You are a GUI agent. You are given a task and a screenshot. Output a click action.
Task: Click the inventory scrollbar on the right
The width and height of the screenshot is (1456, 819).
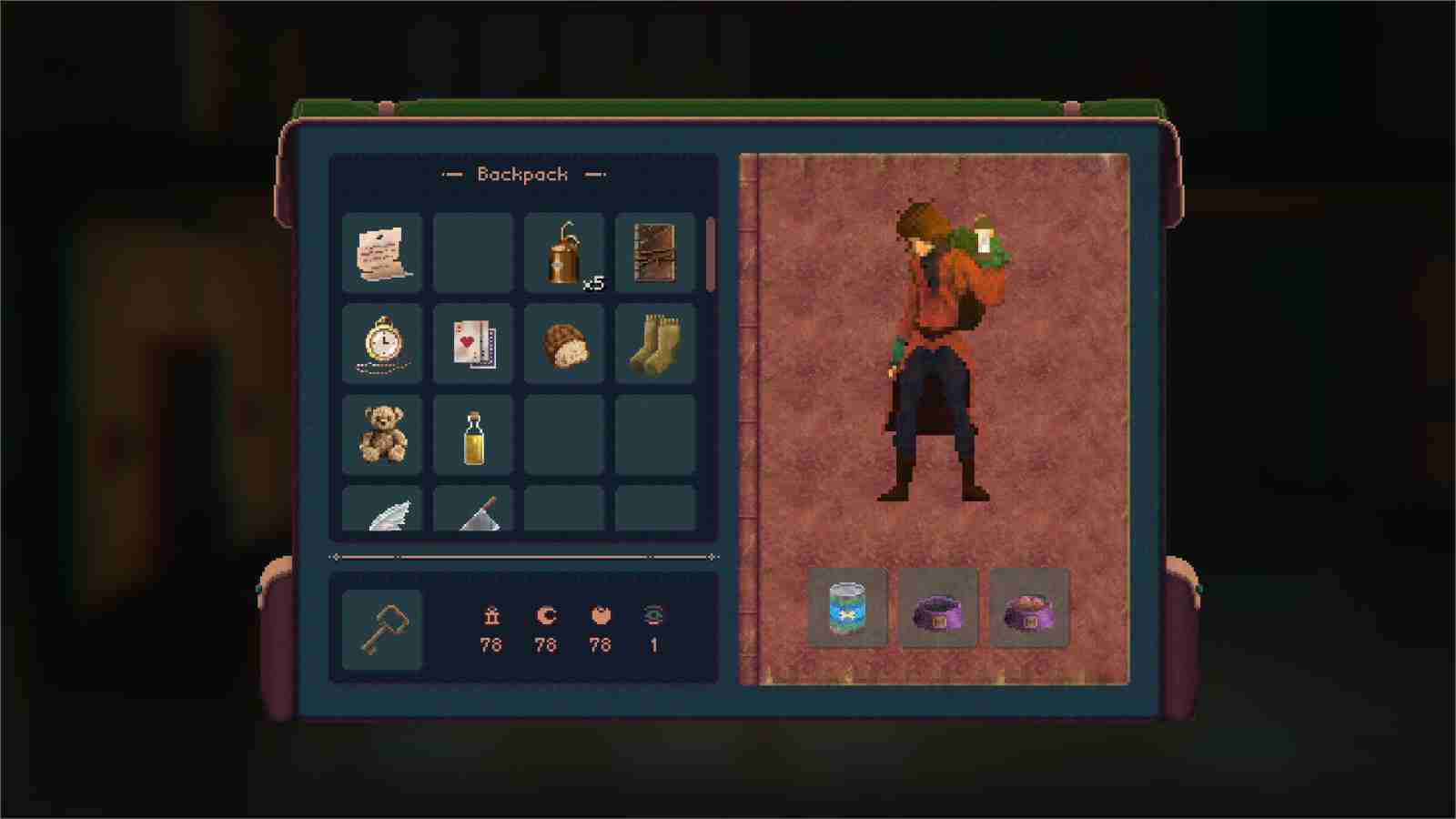click(x=709, y=255)
